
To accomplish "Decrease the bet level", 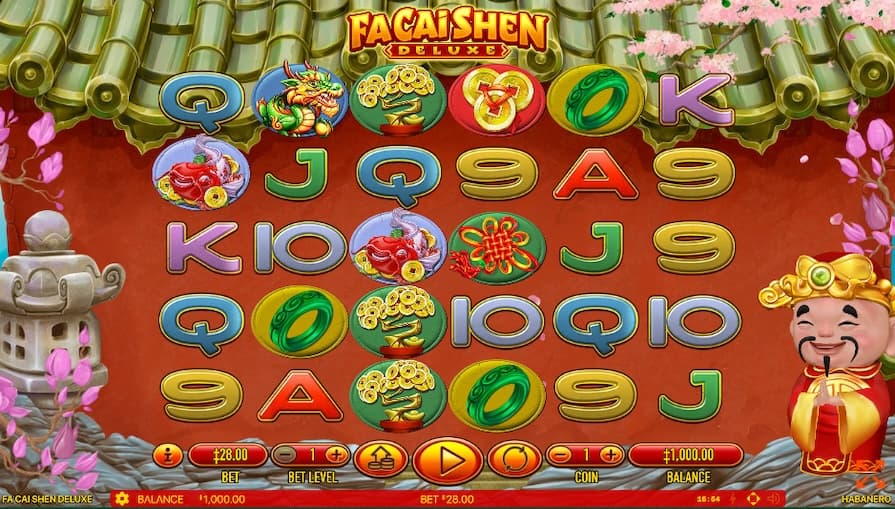I will click(x=284, y=455).
